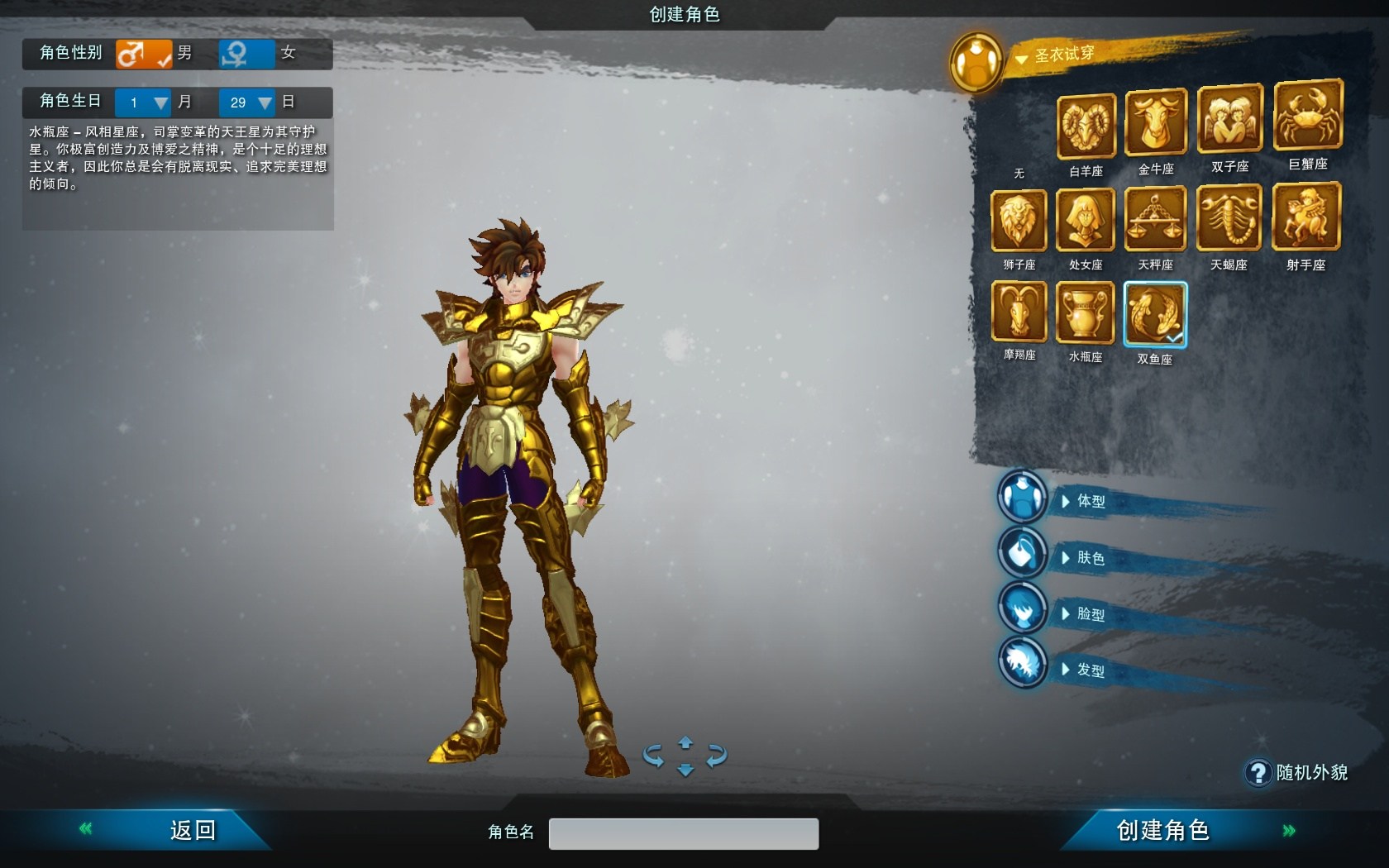Screen dimensions: 1389x868
Task: Select the Capricorn (摩羯座) icon
Action: tap(1019, 312)
